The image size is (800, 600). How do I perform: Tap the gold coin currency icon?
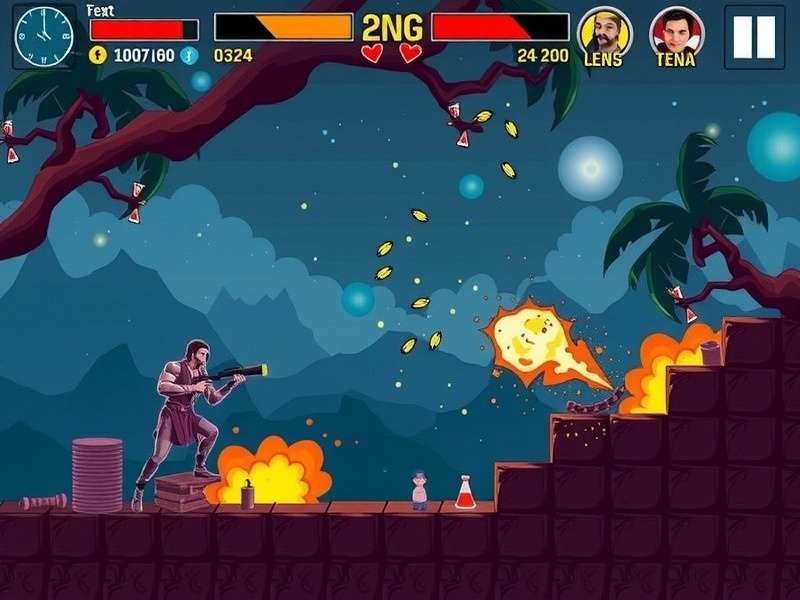(97, 56)
